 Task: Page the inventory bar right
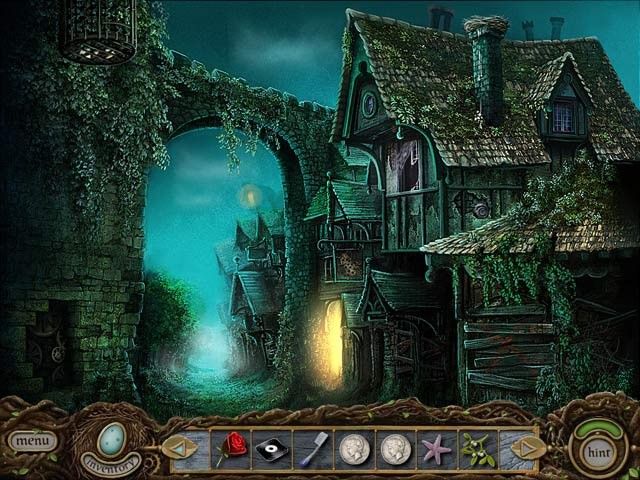(x=529, y=446)
